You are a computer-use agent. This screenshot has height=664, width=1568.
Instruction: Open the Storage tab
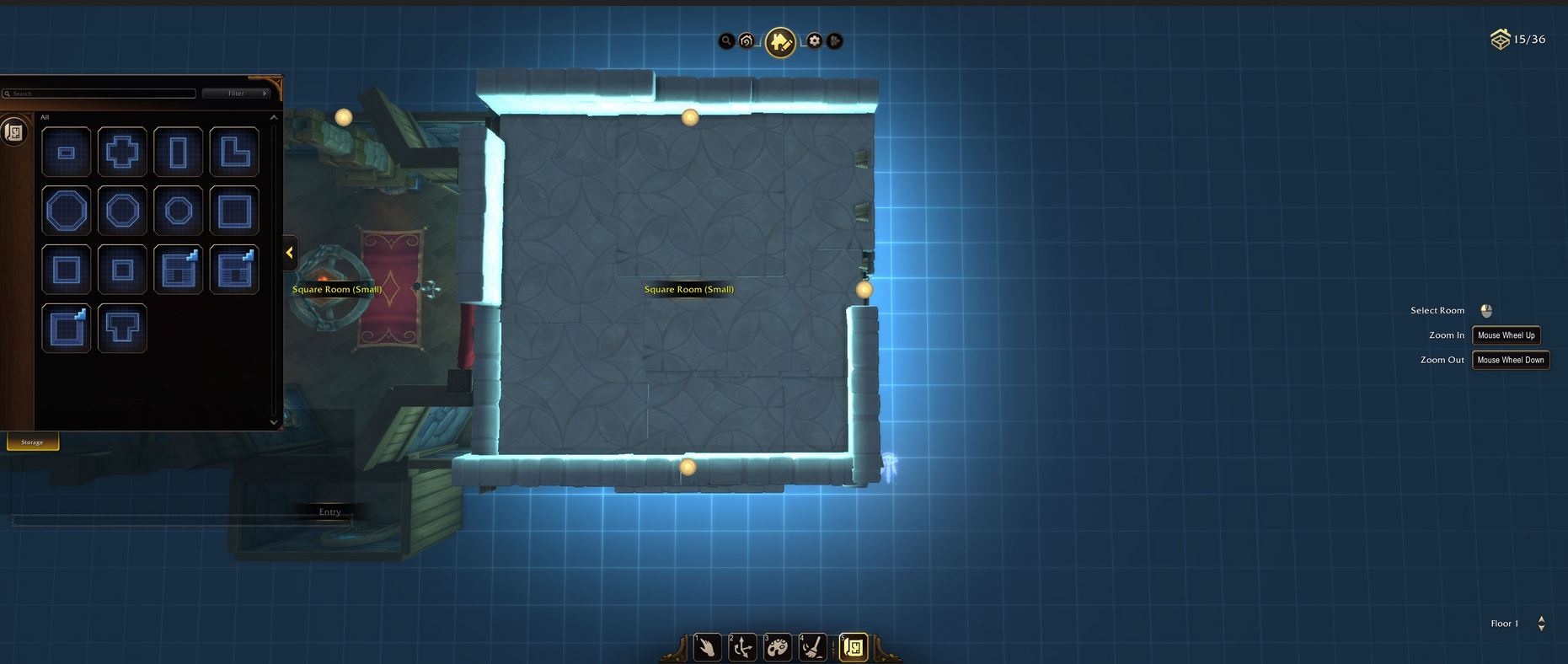tap(33, 442)
